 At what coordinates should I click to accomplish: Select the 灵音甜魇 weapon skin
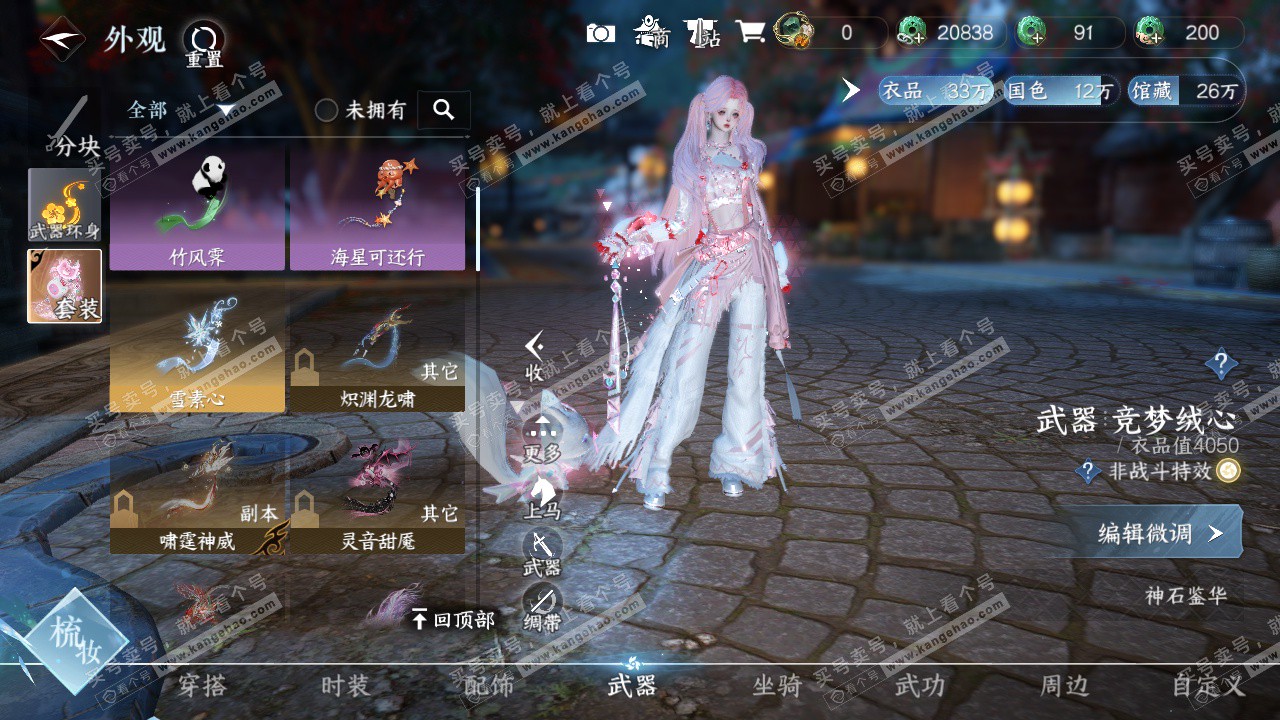377,494
